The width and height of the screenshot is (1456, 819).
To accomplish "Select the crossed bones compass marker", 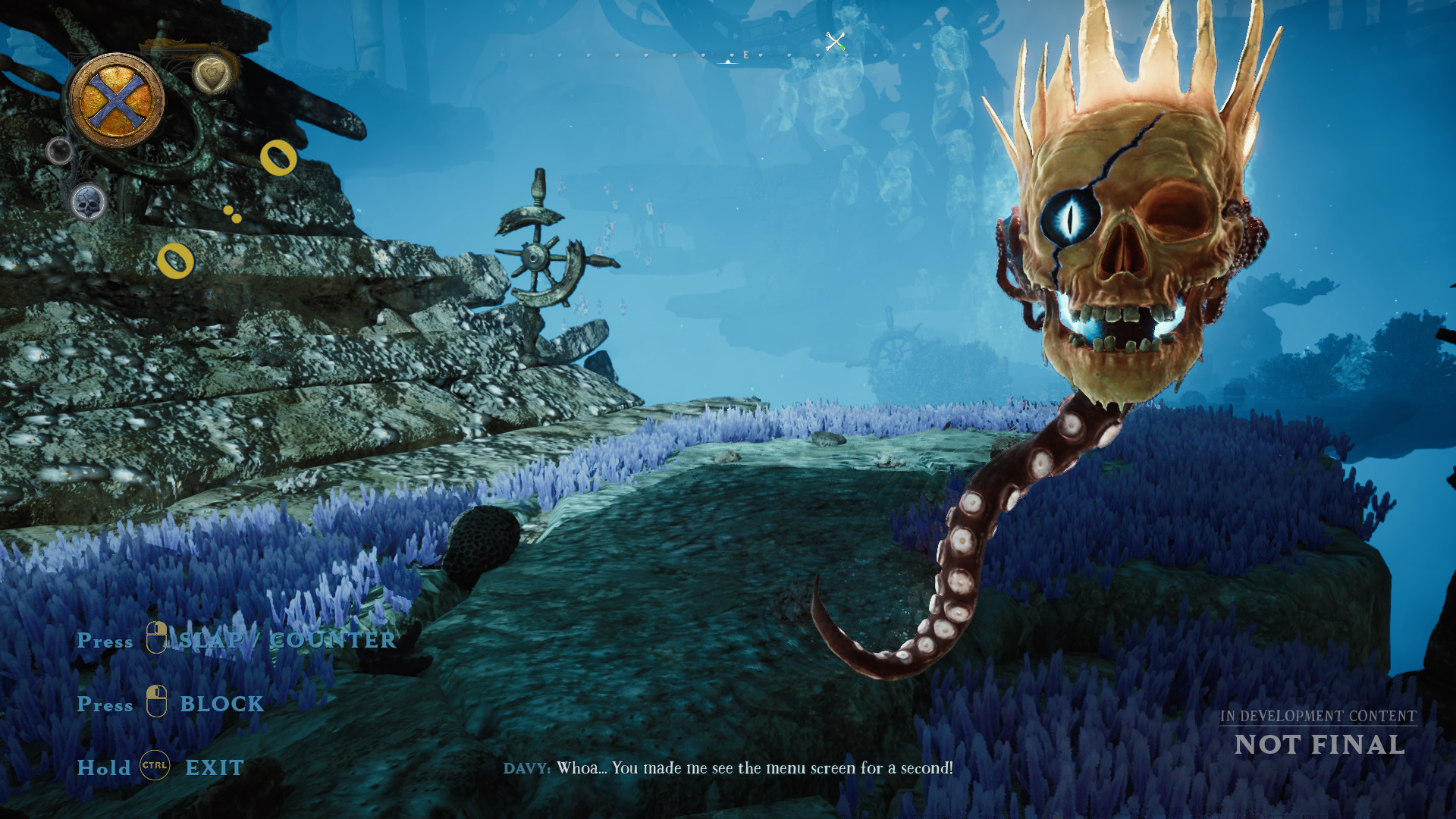I will [x=834, y=41].
